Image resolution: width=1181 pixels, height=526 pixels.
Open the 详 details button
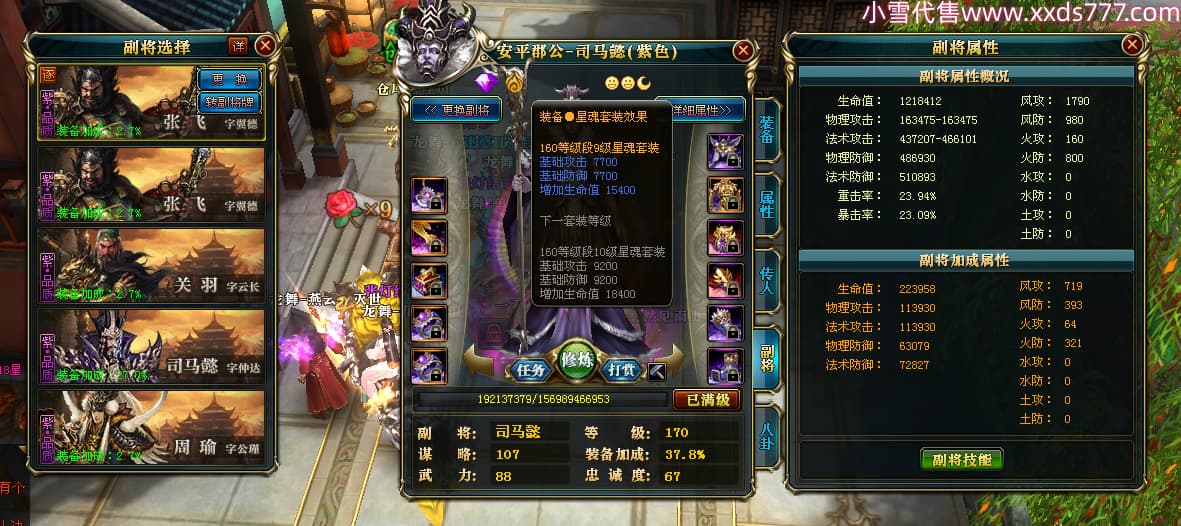238,45
